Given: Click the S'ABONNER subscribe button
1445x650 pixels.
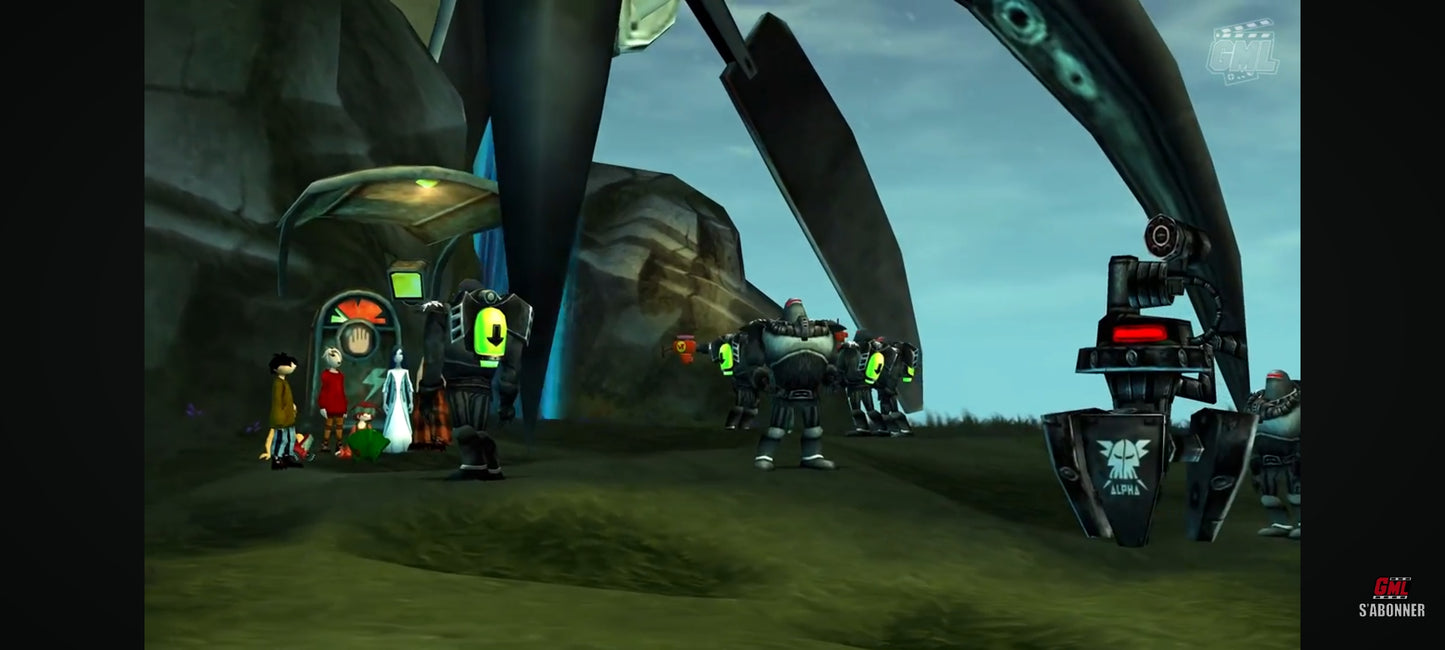Looking at the screenshot, I should tap(1391, 598).
